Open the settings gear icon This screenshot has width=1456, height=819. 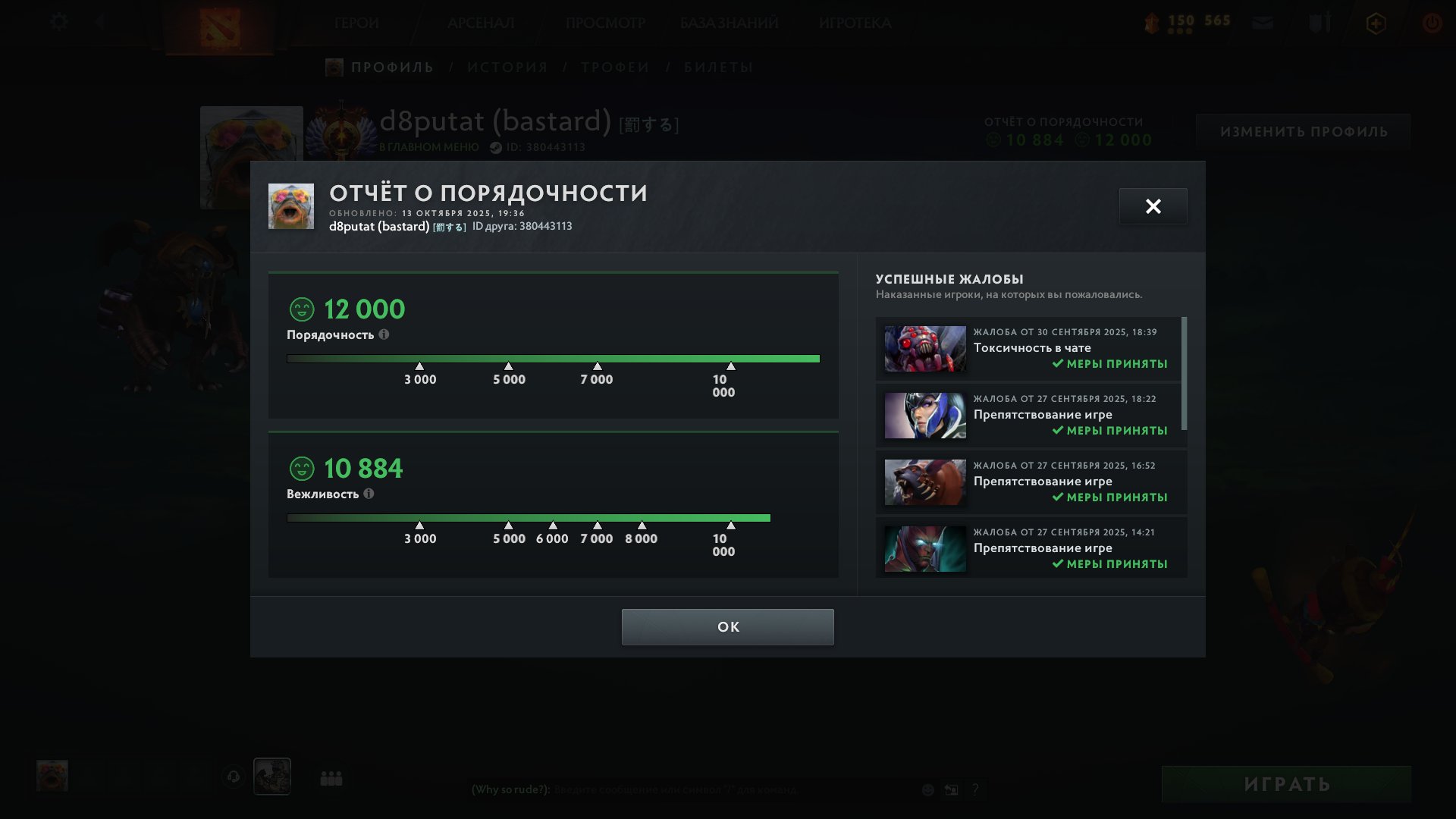click(58, 22)
